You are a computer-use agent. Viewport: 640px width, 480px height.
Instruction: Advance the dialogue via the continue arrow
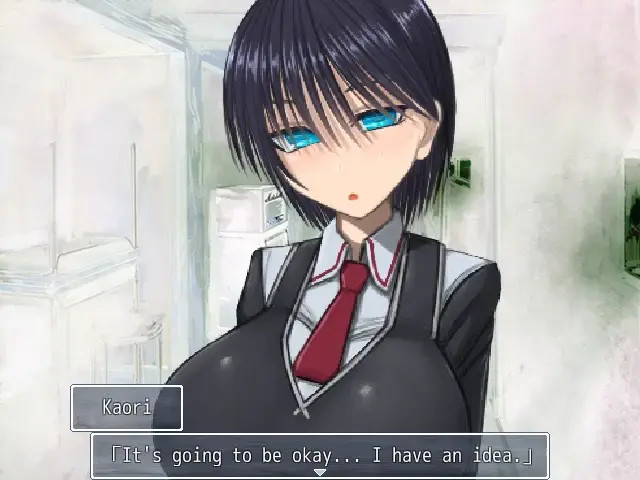point(320,472)
